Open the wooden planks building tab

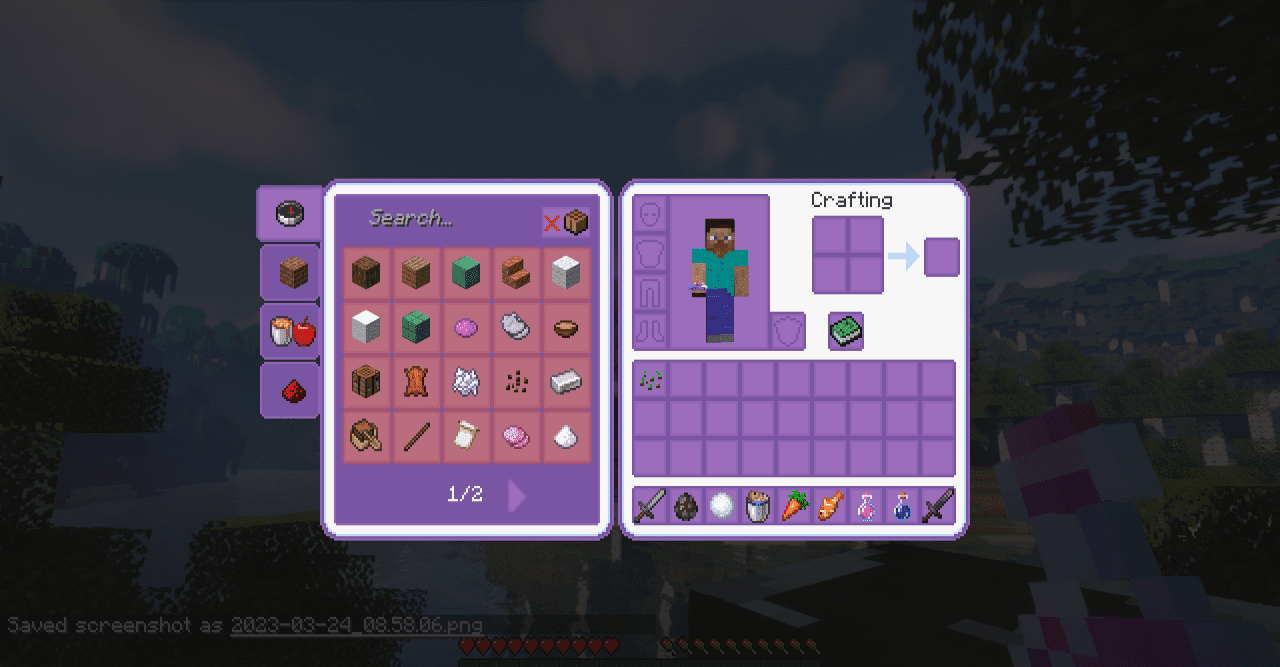[x=291, y=272]
